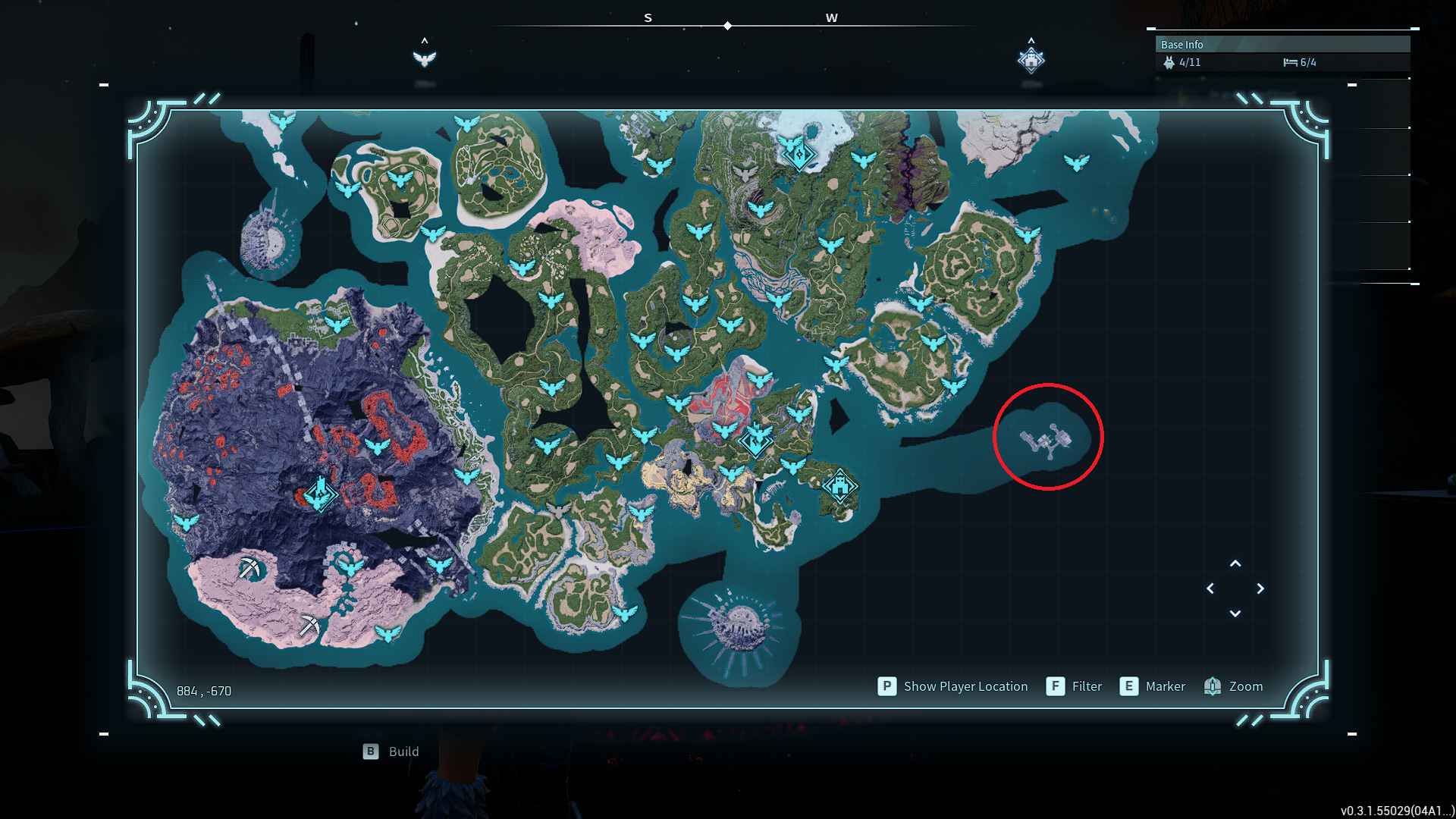
Task: Pan the map left using the left arrow
Action: tap(1210, 588)
